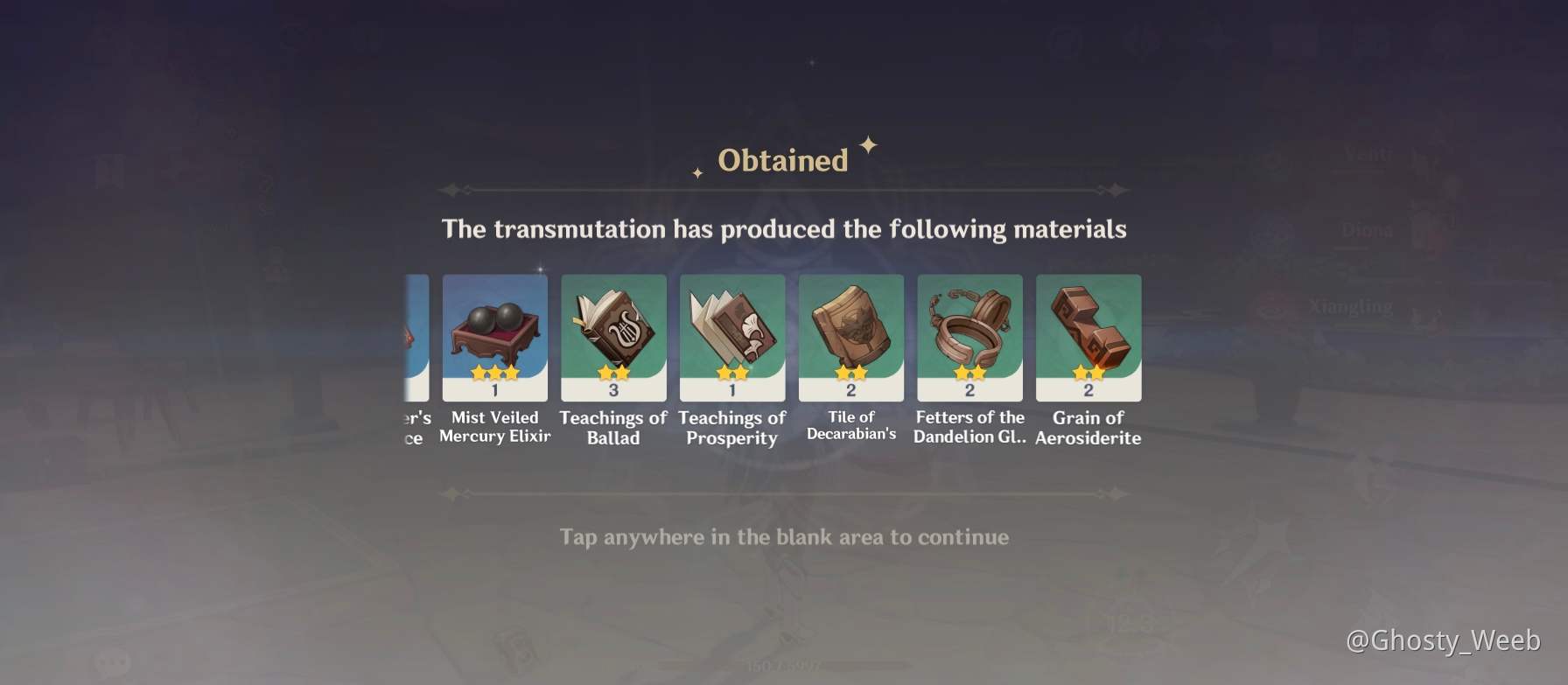Click the Obtained header text

[x=782, y=158]
